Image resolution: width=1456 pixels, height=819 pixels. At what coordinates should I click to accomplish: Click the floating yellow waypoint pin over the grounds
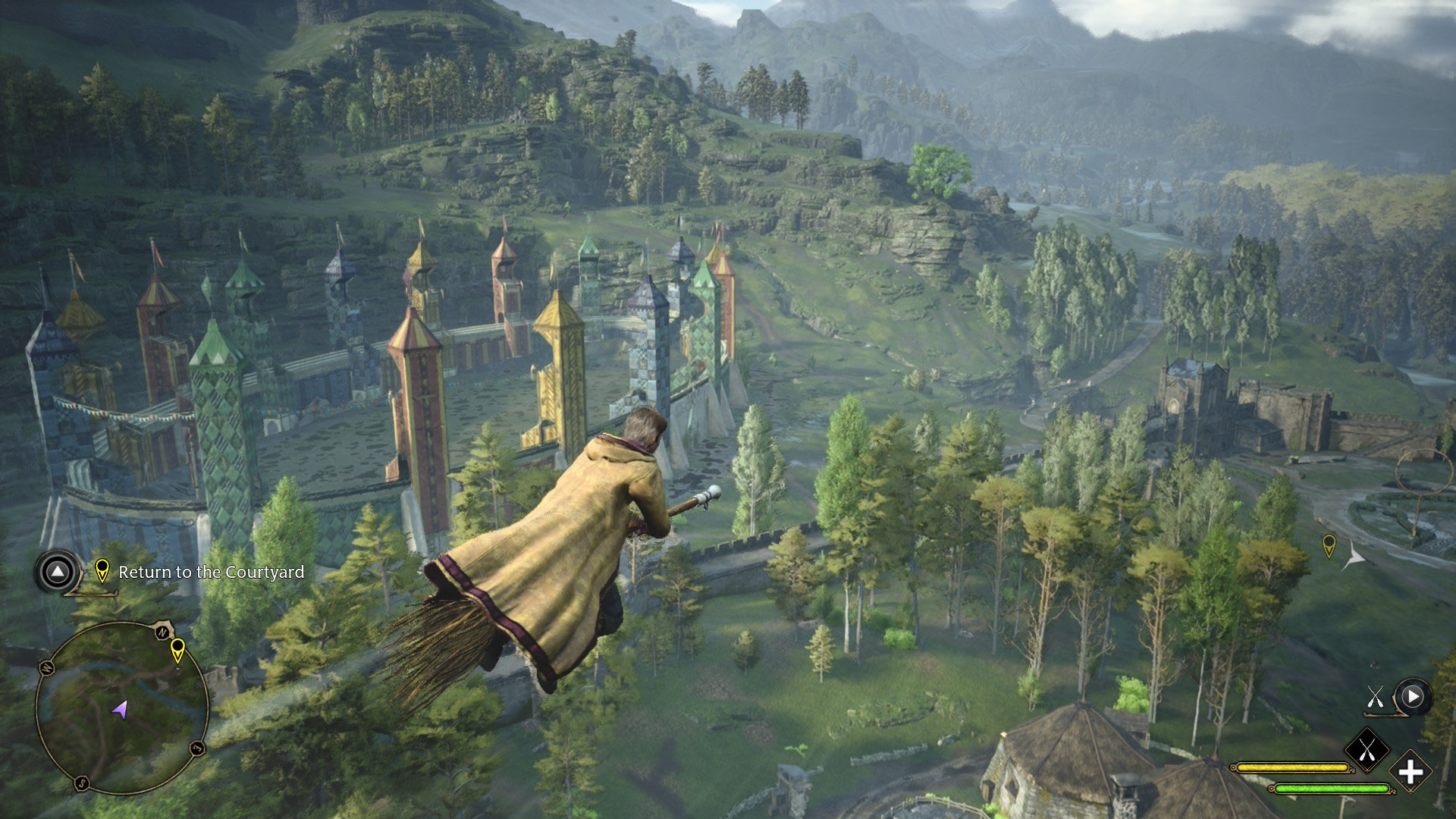[1329, 545]
